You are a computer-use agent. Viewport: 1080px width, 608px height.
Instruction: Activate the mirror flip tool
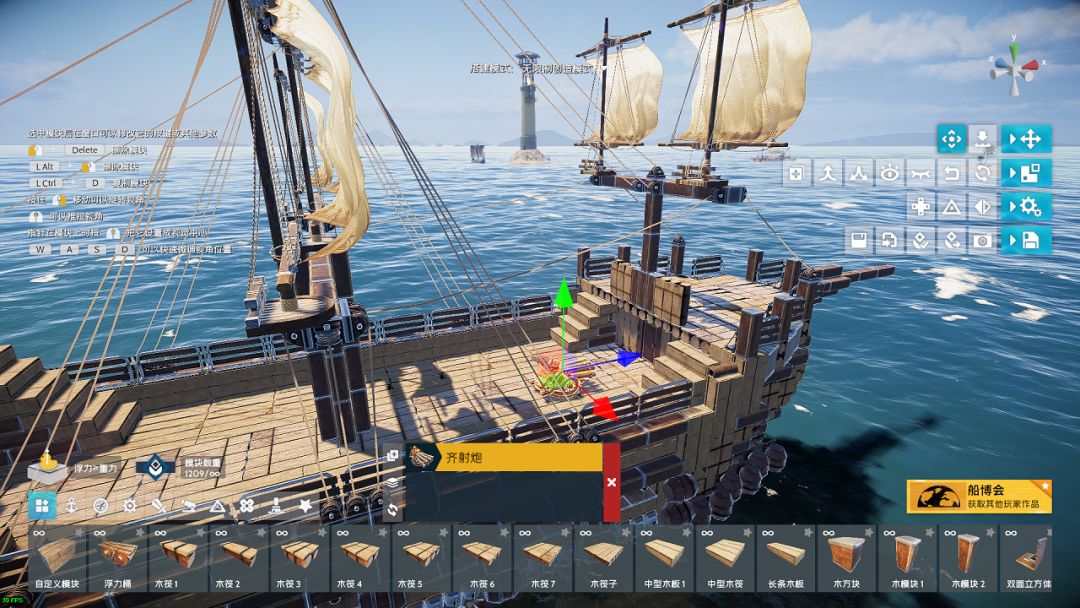coord(983,207)
